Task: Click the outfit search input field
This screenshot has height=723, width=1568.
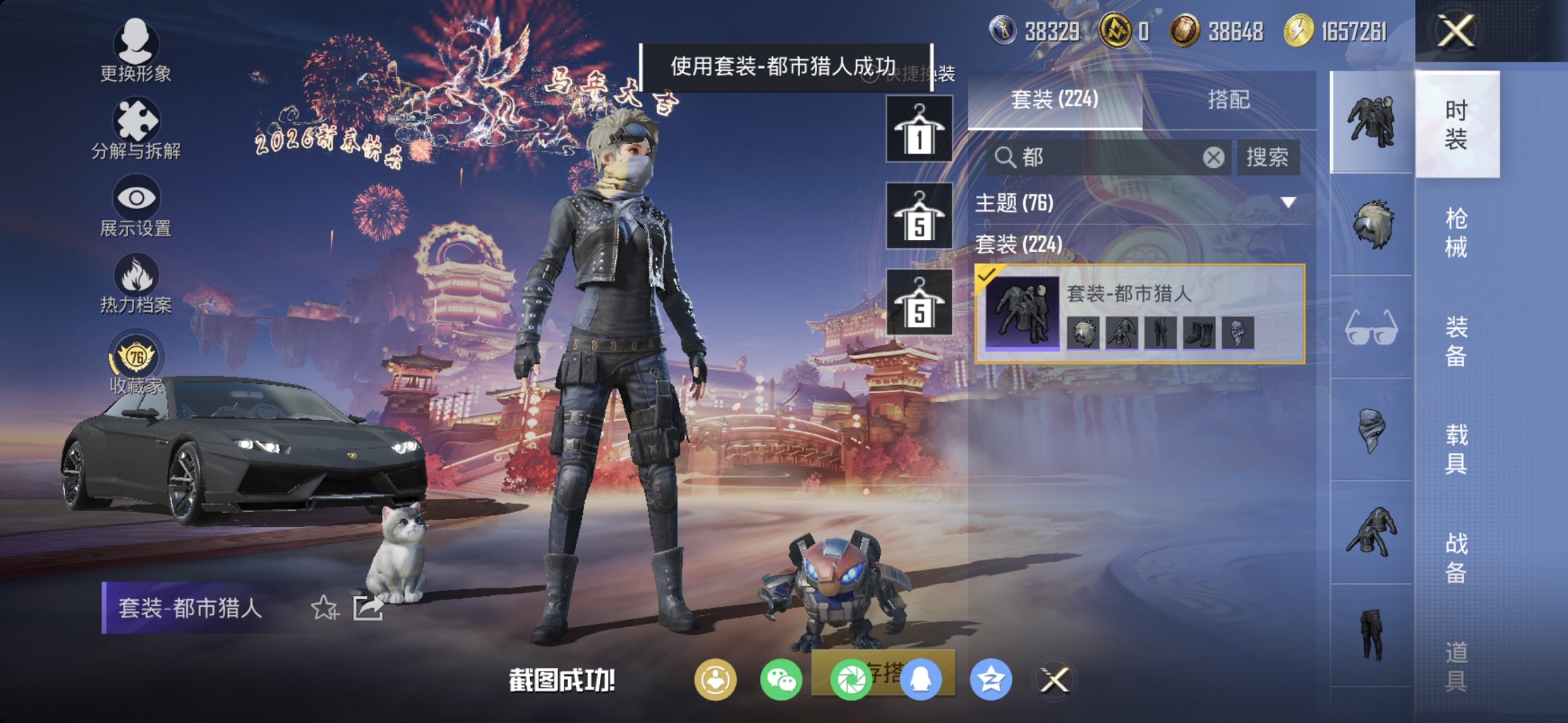Action: (x=1094, y=157)
